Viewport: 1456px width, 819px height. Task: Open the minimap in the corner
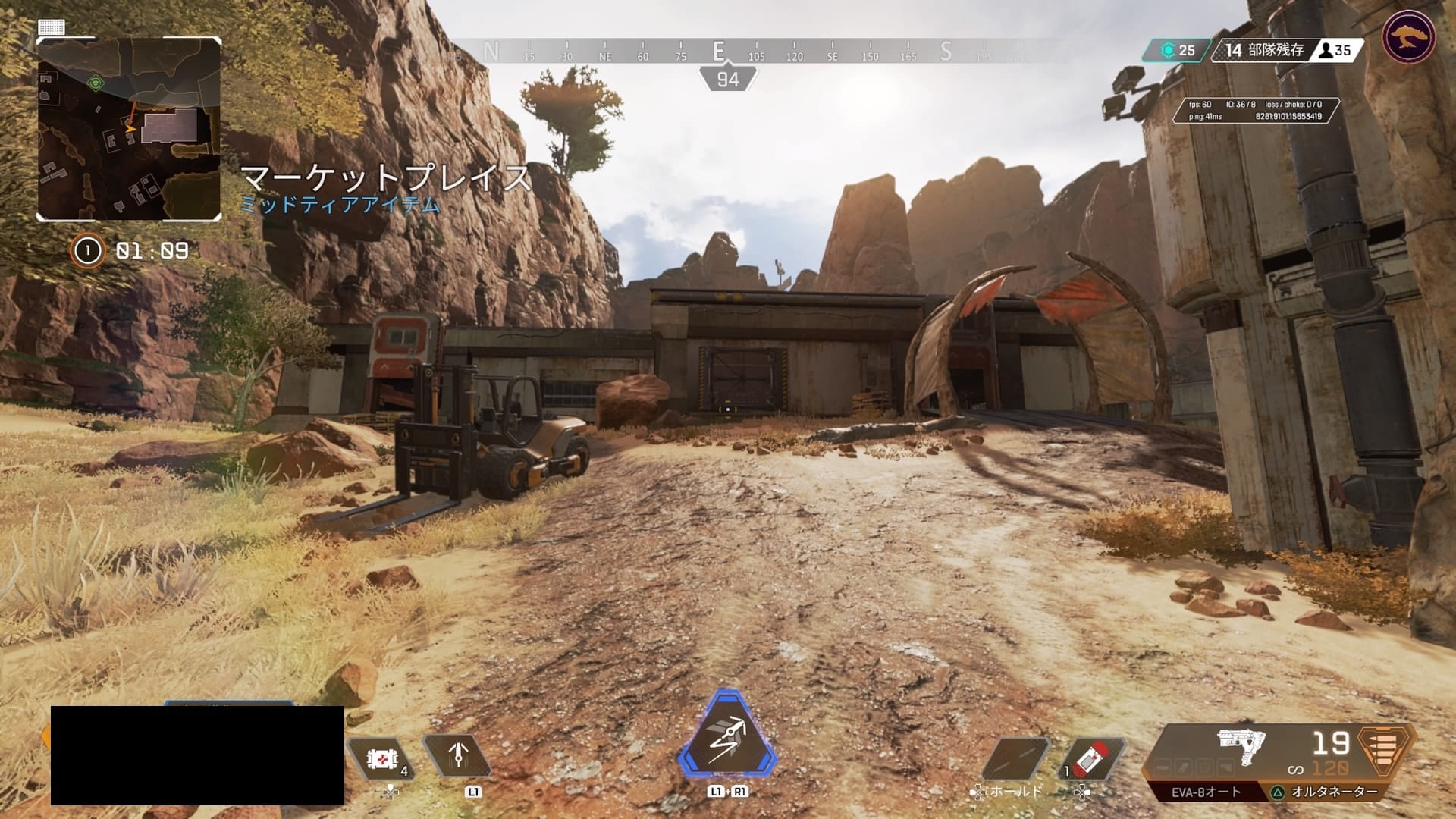[129, 129]
